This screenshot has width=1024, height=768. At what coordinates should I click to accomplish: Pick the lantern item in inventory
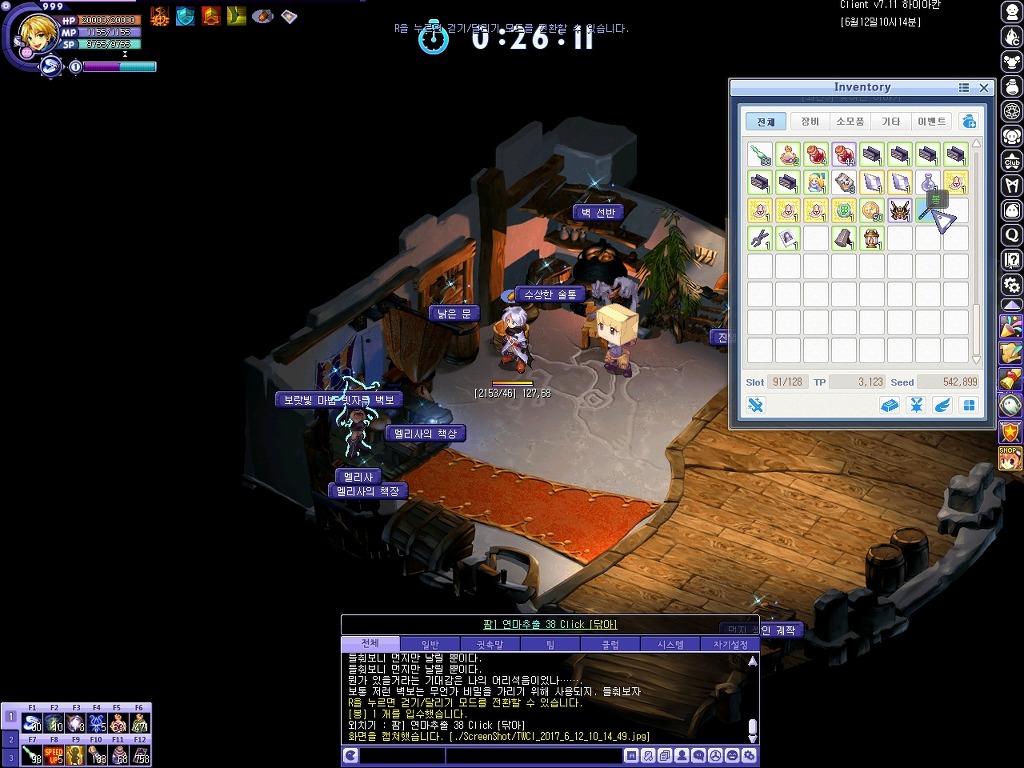pos(872,239)
